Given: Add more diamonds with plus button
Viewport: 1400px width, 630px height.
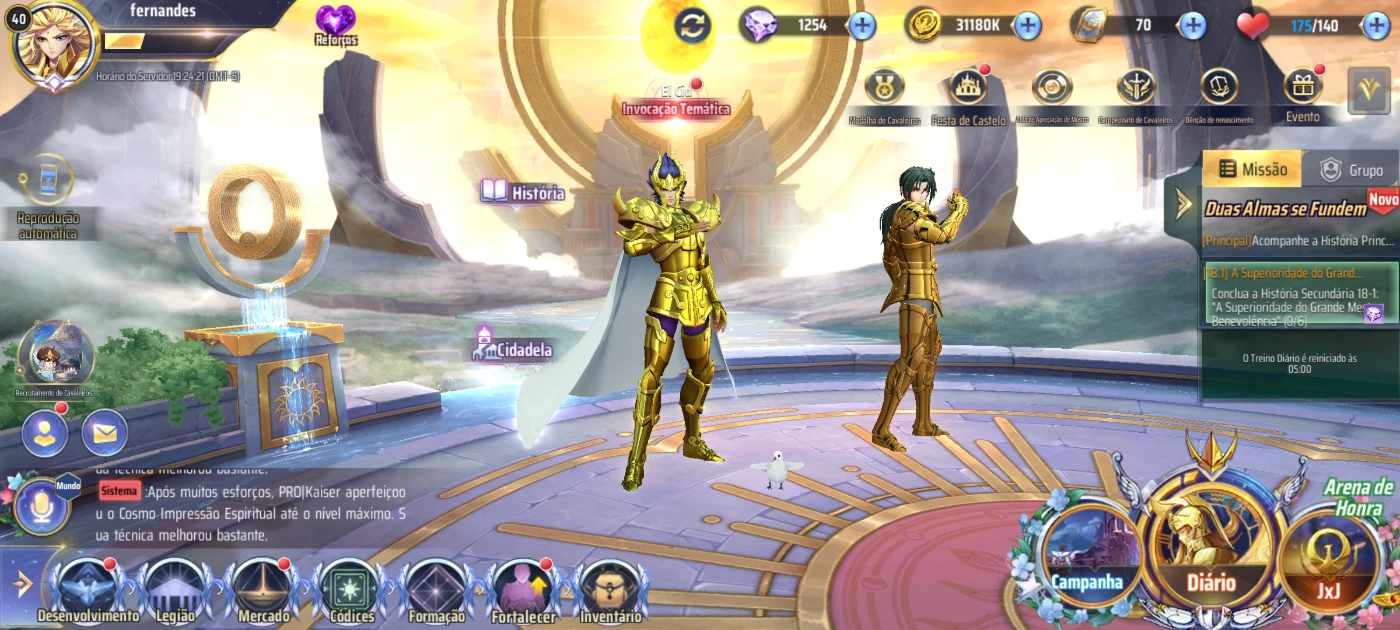Looking at the screenshot, I should point(862,25).
